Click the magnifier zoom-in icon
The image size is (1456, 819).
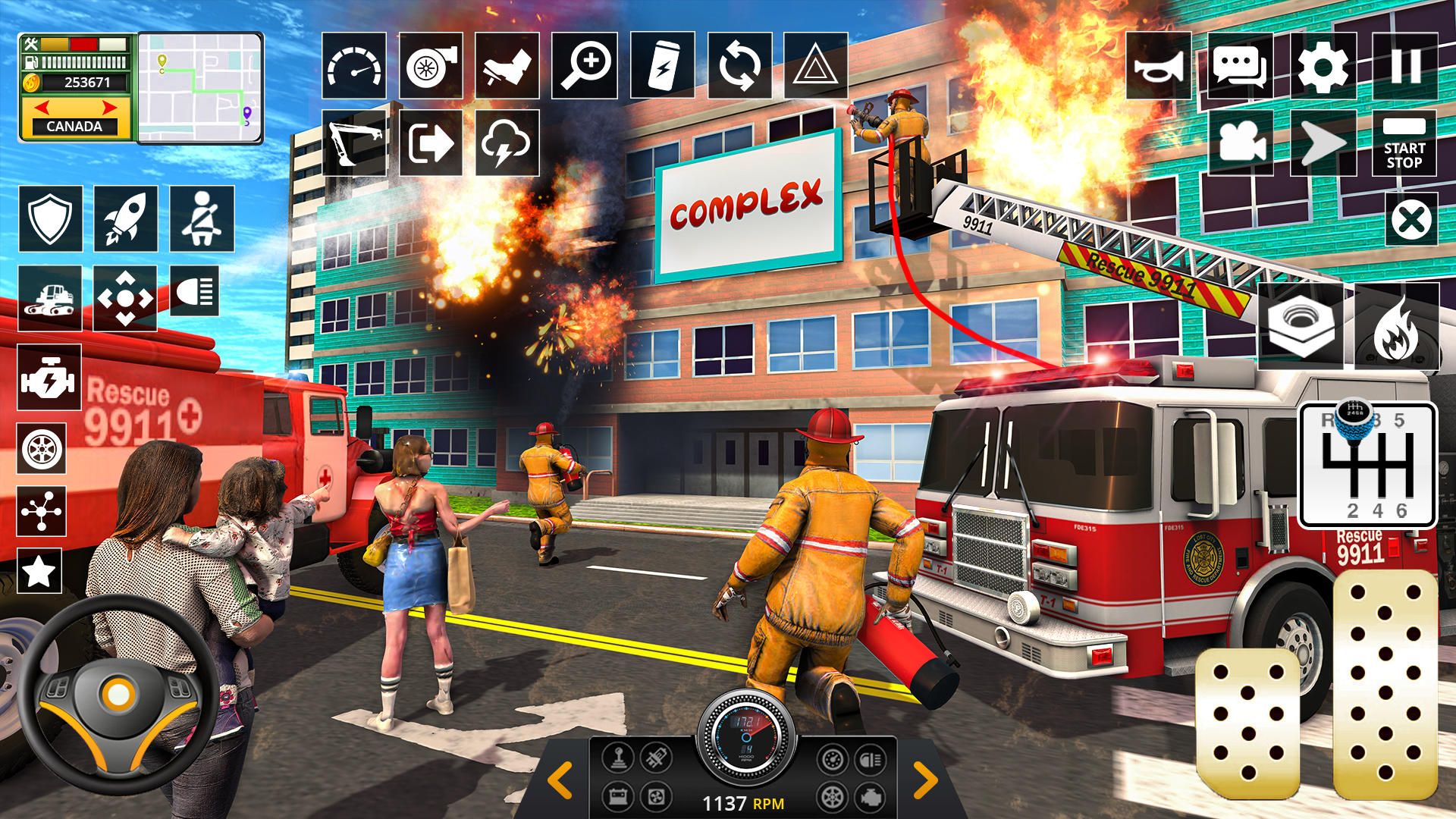[584, 66]
